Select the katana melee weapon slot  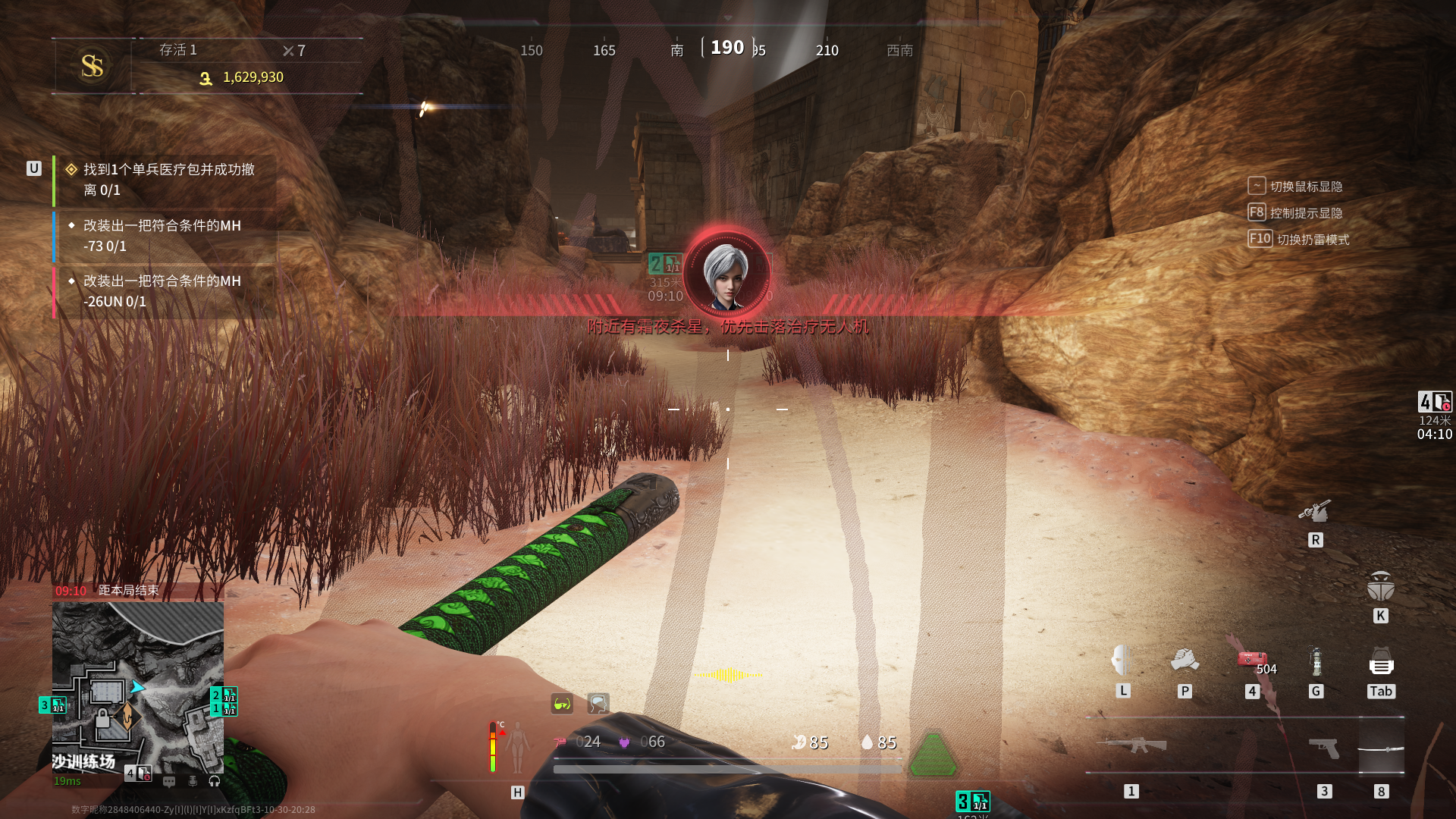tap(1381, 748)
